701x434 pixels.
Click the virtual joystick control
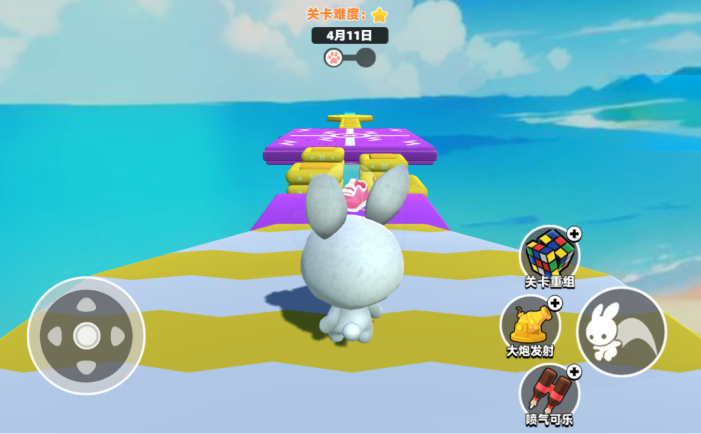click(86, 335)
